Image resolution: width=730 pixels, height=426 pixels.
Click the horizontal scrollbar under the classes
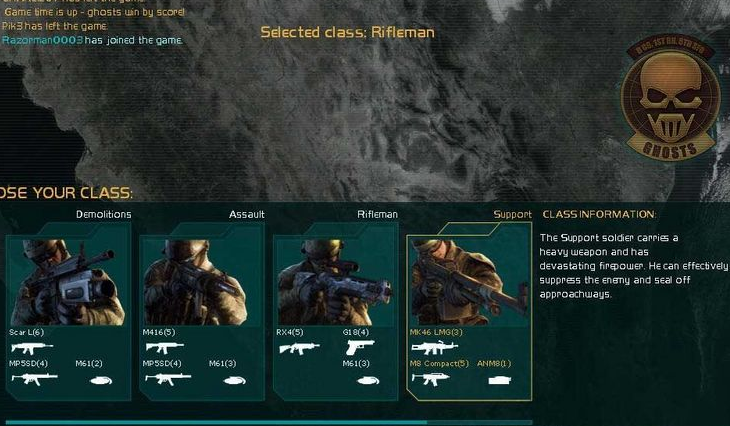(x=215, y=422)
